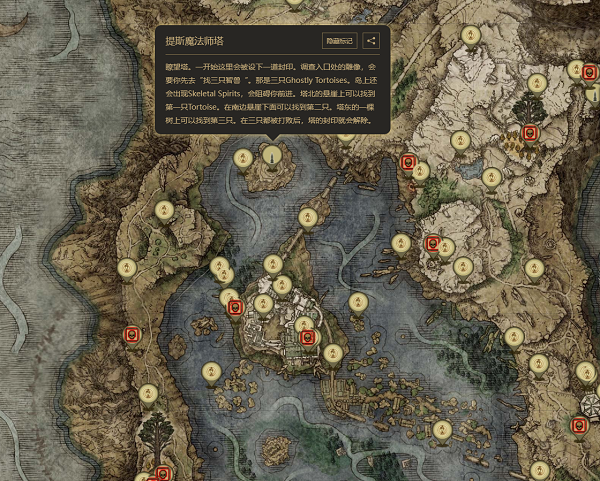Select the tower-shaped marker beneath the popup

(x=270, y=154)
